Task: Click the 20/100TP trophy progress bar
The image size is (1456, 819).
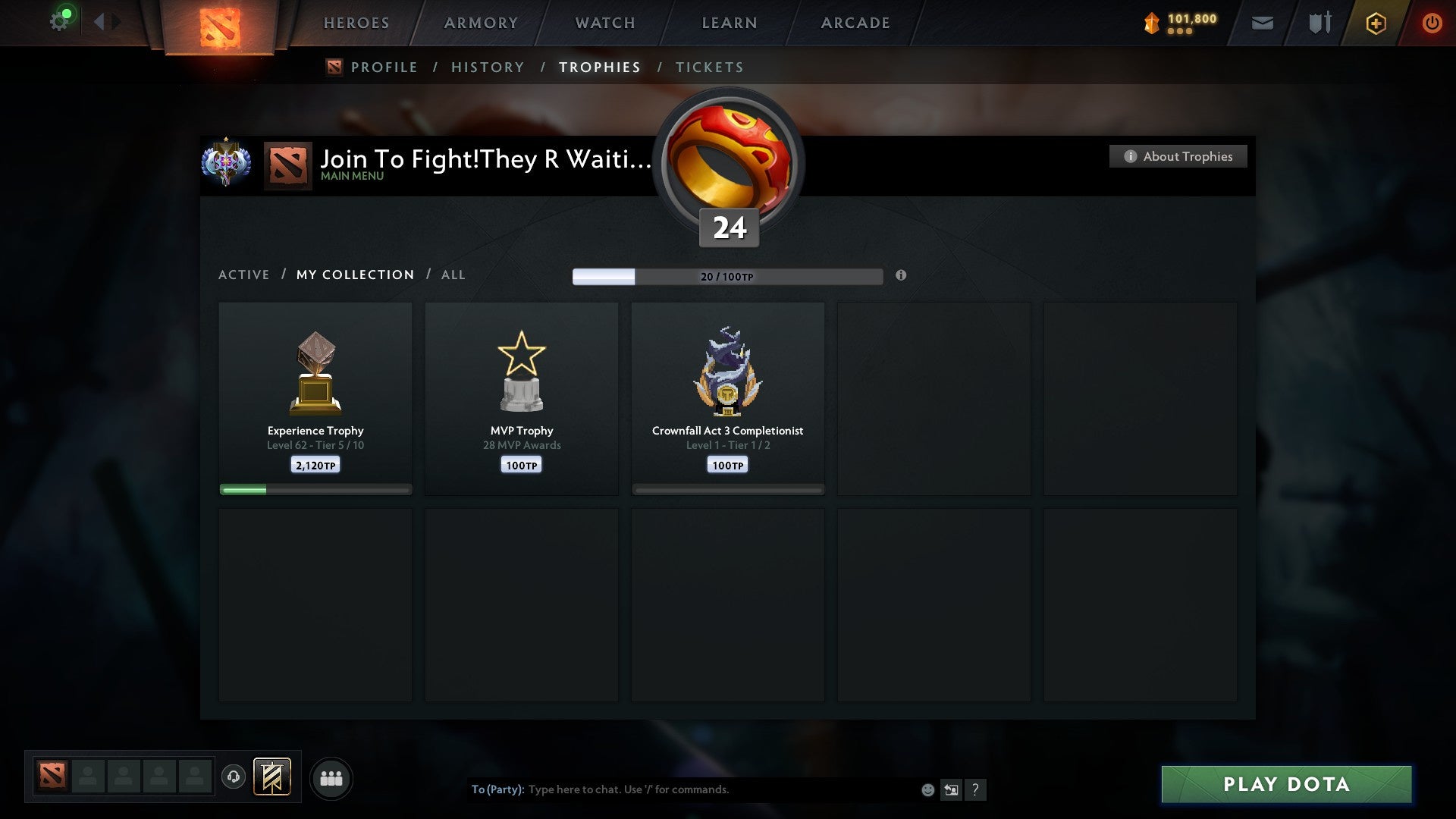Action: click(x=728, y=276)
